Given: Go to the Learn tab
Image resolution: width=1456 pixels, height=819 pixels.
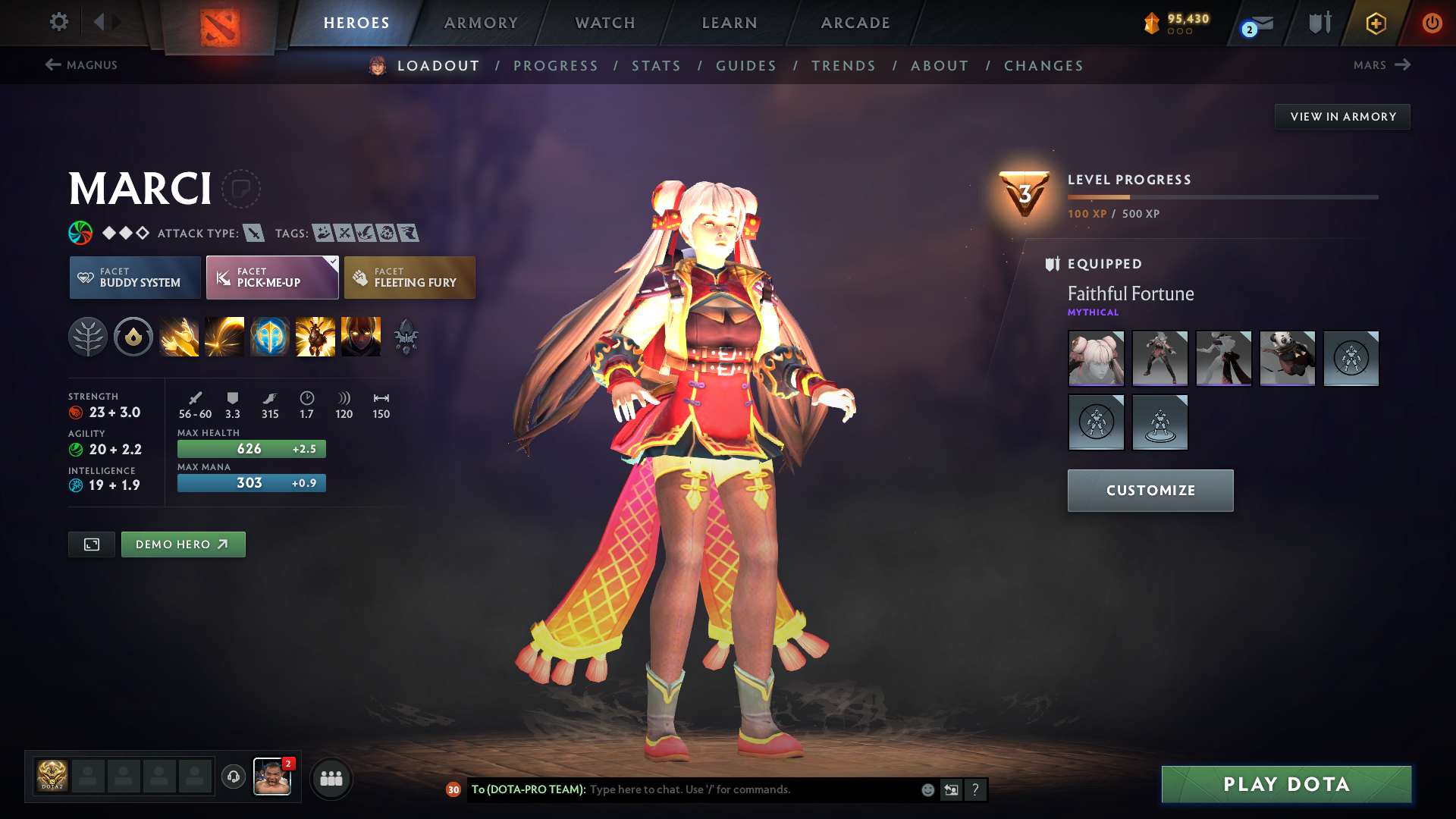Looking at the screenshot, I should pos(730,23).
